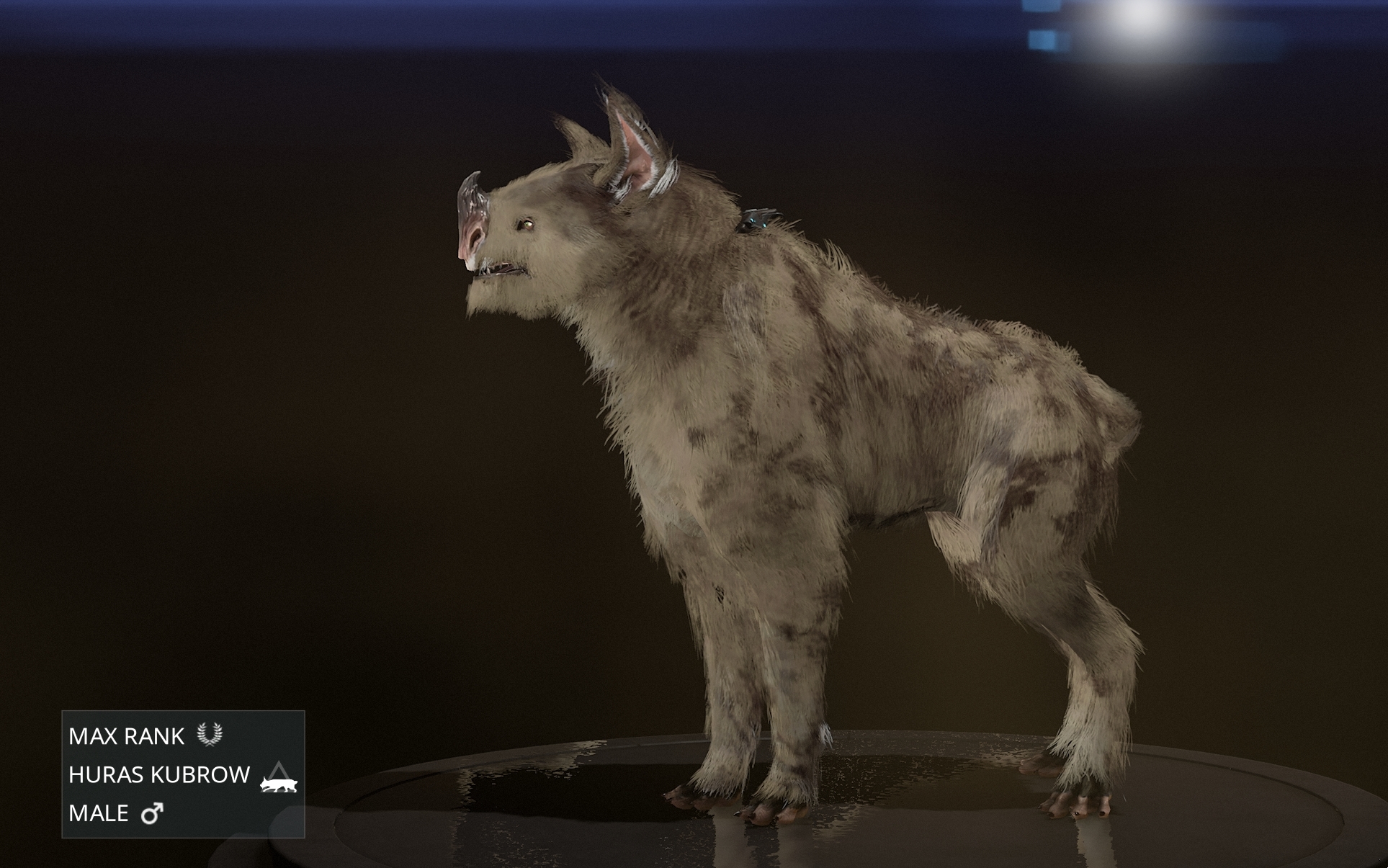The height and width of the screenshot is (868, 1388).
Task: Click the kubrow's eye
Action: tap(528, 223)
